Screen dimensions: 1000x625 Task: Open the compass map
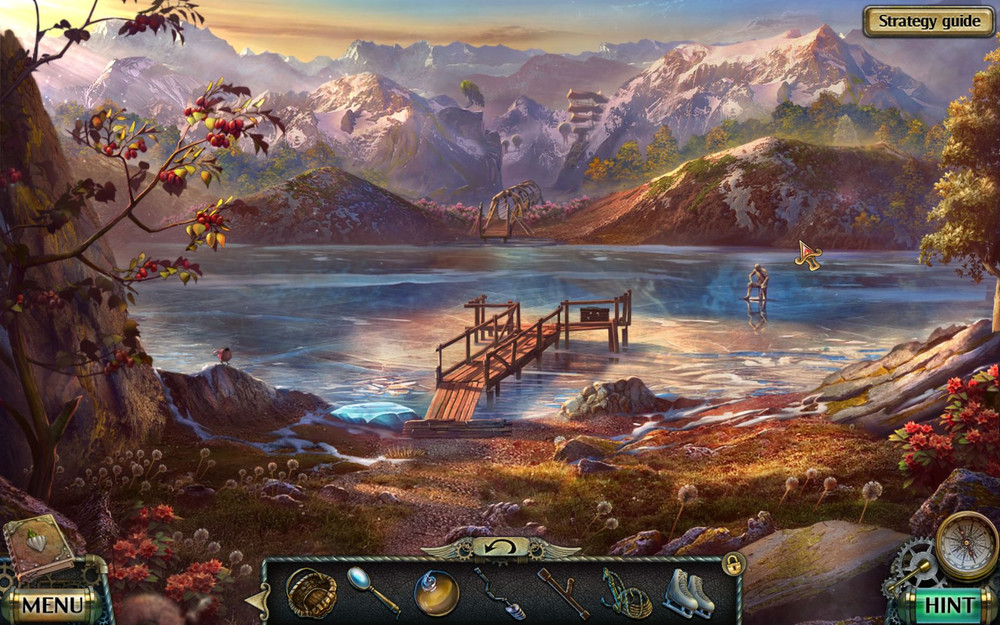coord(967,545)
